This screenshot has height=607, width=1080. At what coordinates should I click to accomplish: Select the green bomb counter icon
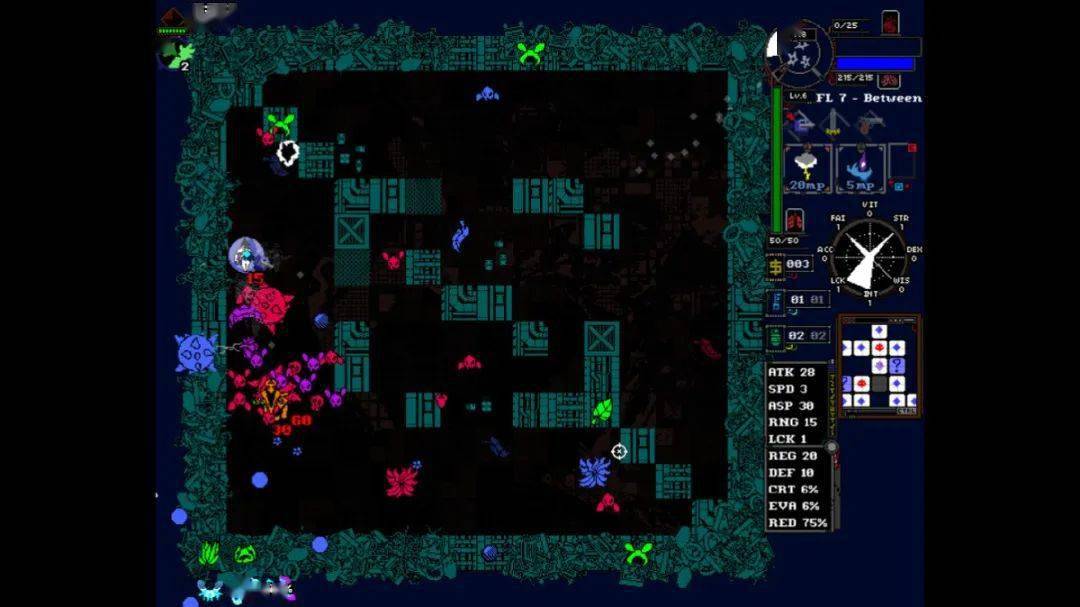(776, 337)
